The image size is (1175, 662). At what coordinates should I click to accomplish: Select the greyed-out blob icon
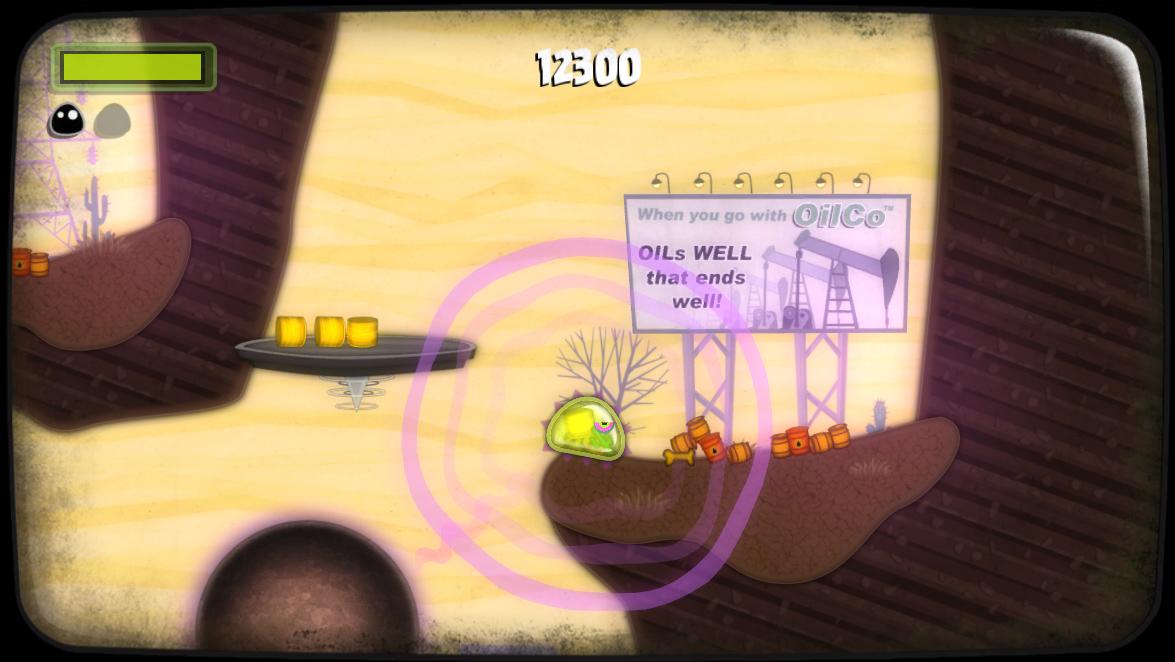pos(112,121)
